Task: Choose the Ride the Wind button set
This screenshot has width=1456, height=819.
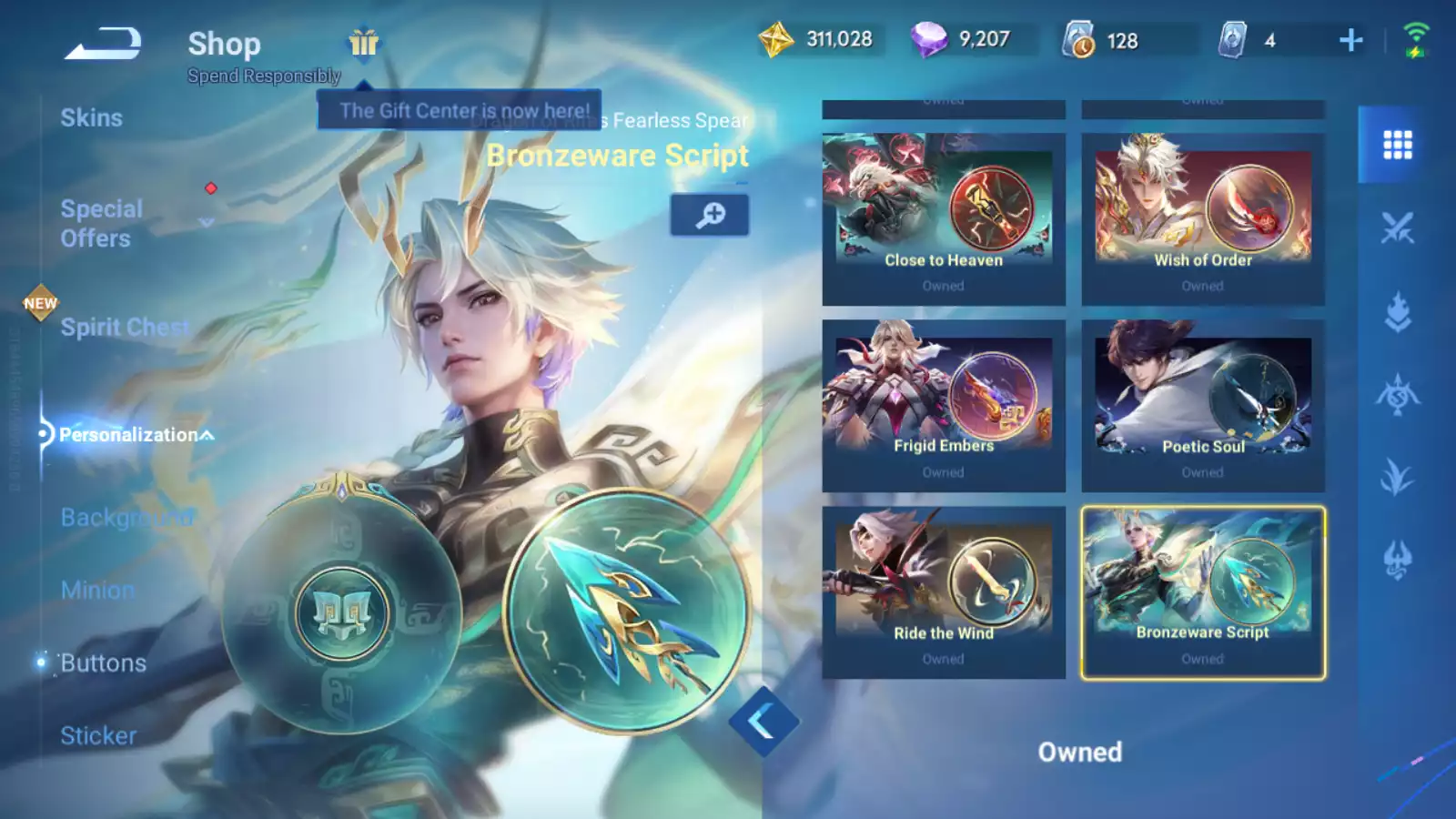Action: coord(944,592)
